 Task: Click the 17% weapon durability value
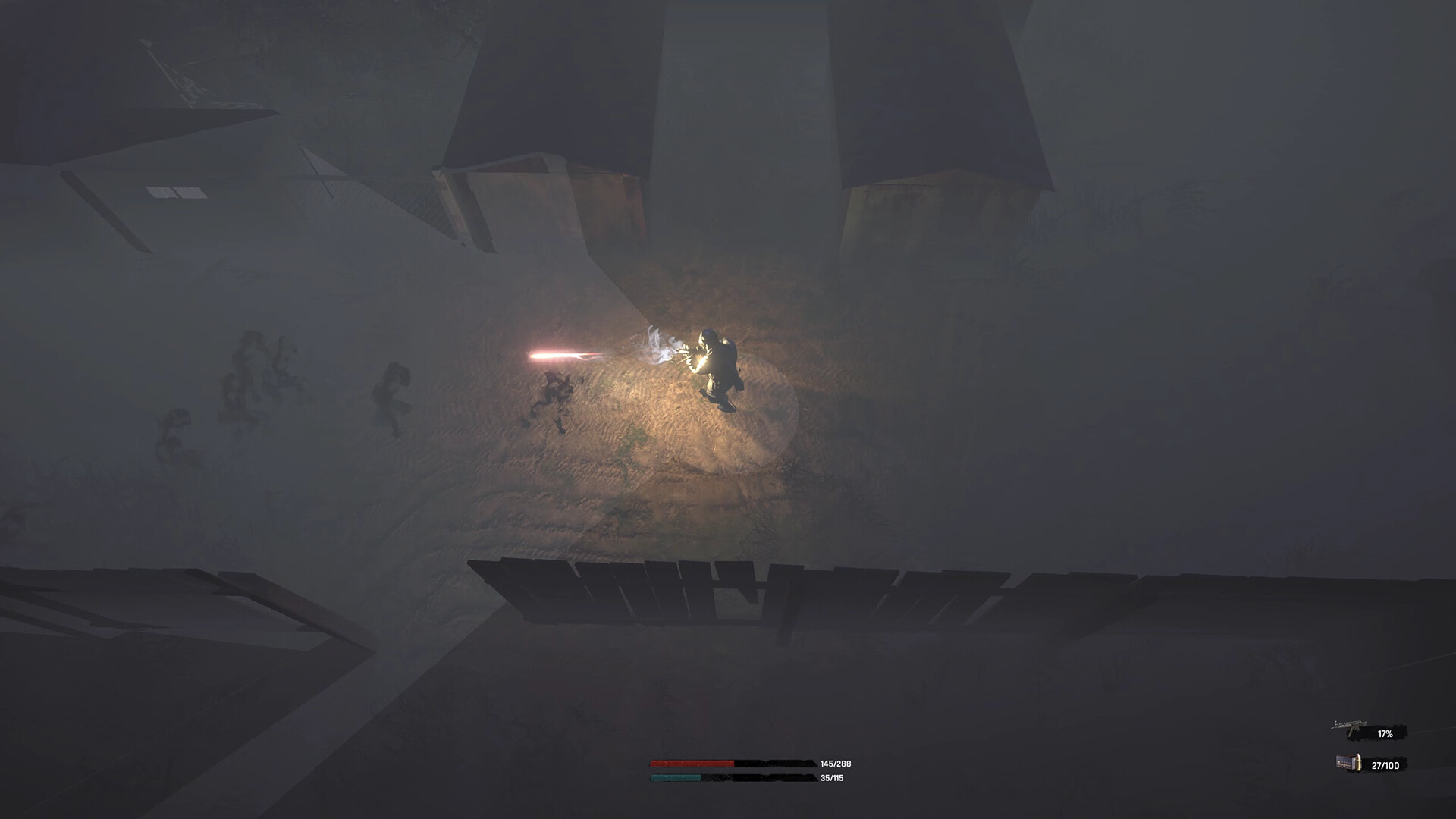(x=1385, y=733)
